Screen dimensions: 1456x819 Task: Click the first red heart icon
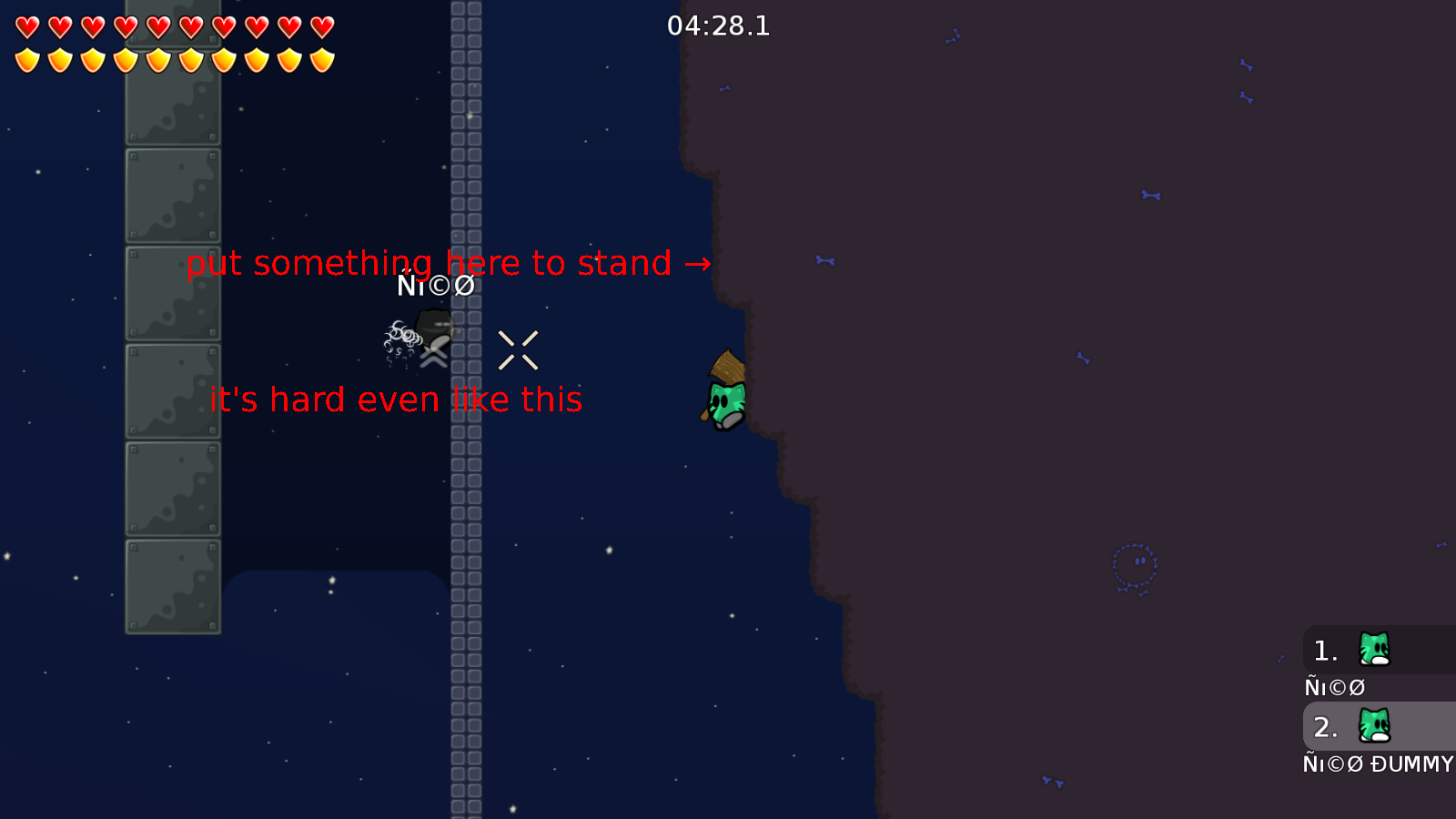pyautogui.click(x=26, y=26)
